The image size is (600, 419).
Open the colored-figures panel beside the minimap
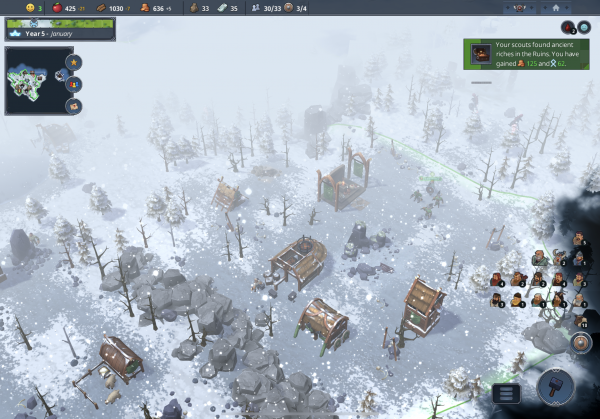(74, 83)
